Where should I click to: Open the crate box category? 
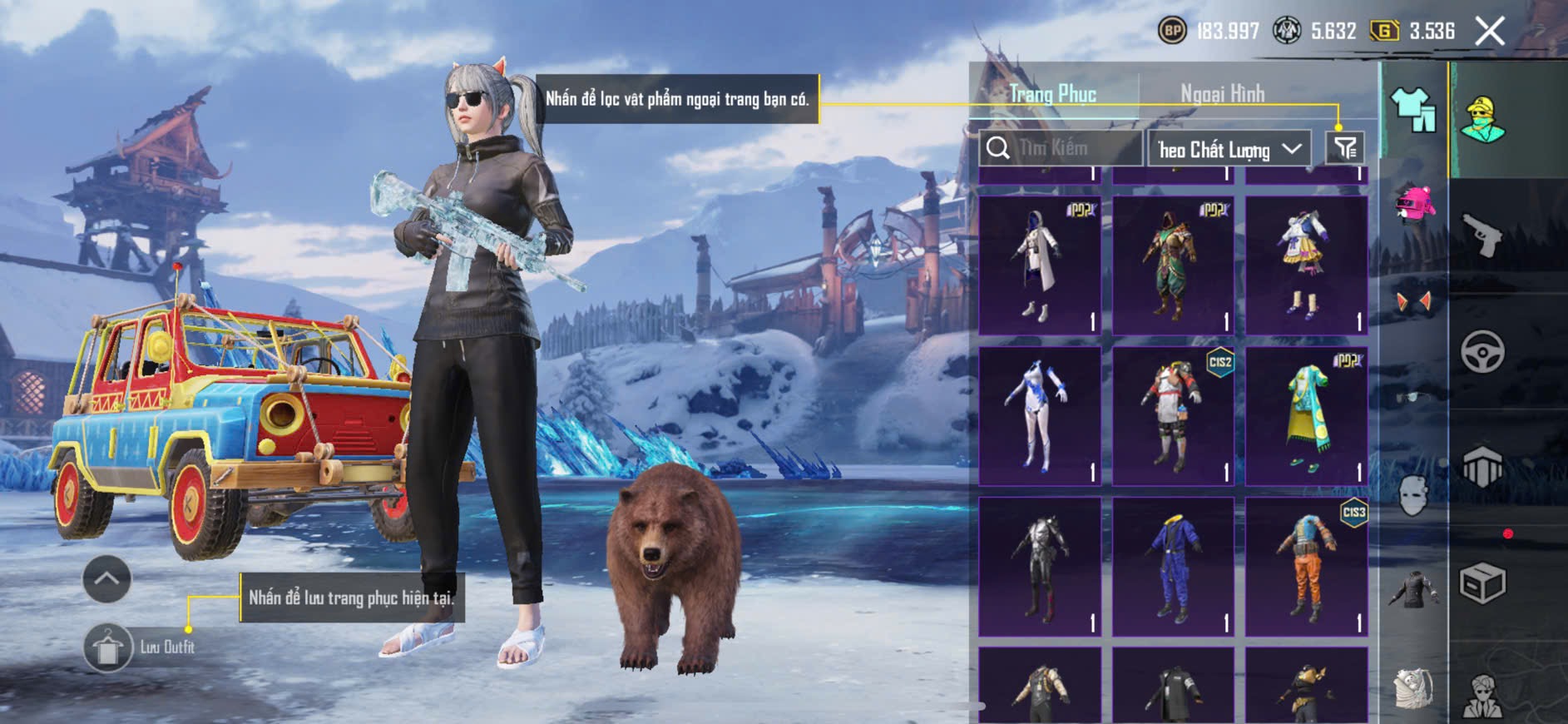coord(1482,583)
